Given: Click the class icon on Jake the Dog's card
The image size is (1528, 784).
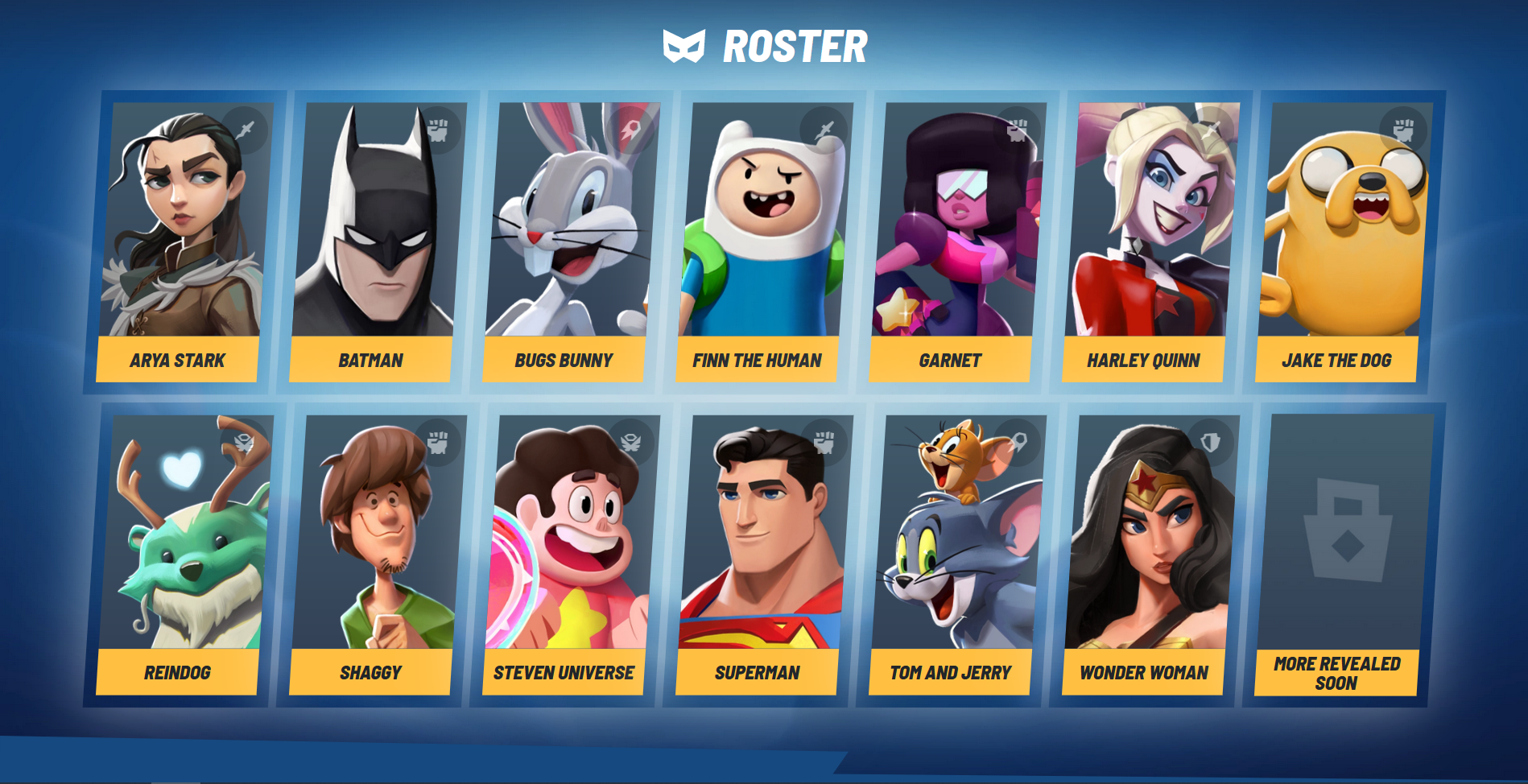Looking at the screenshot, I should pyautogui.click(x=1405, y=127).
